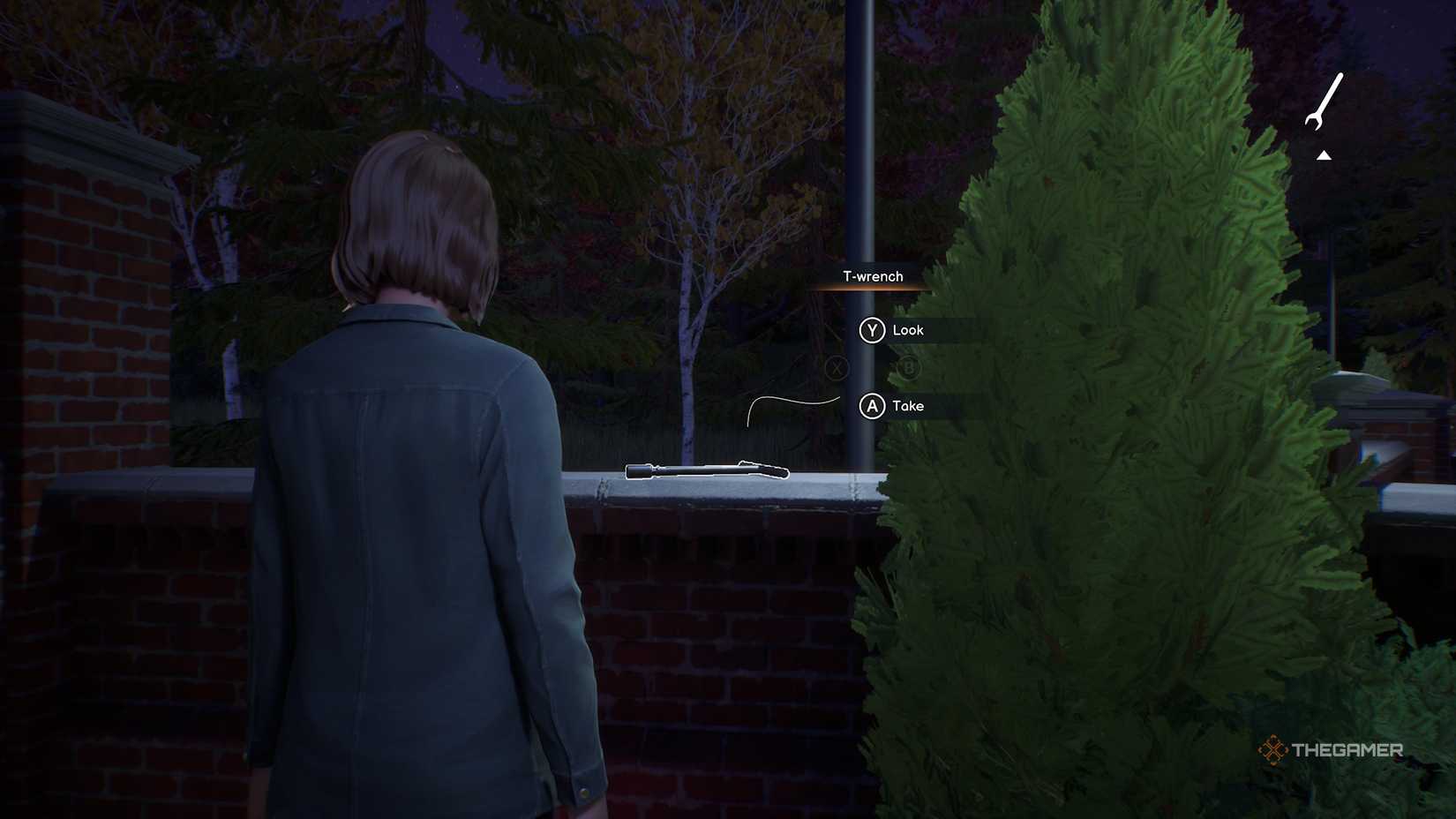
Task: Click the orange underline beneath T-wrench
Action: (873, 289)
